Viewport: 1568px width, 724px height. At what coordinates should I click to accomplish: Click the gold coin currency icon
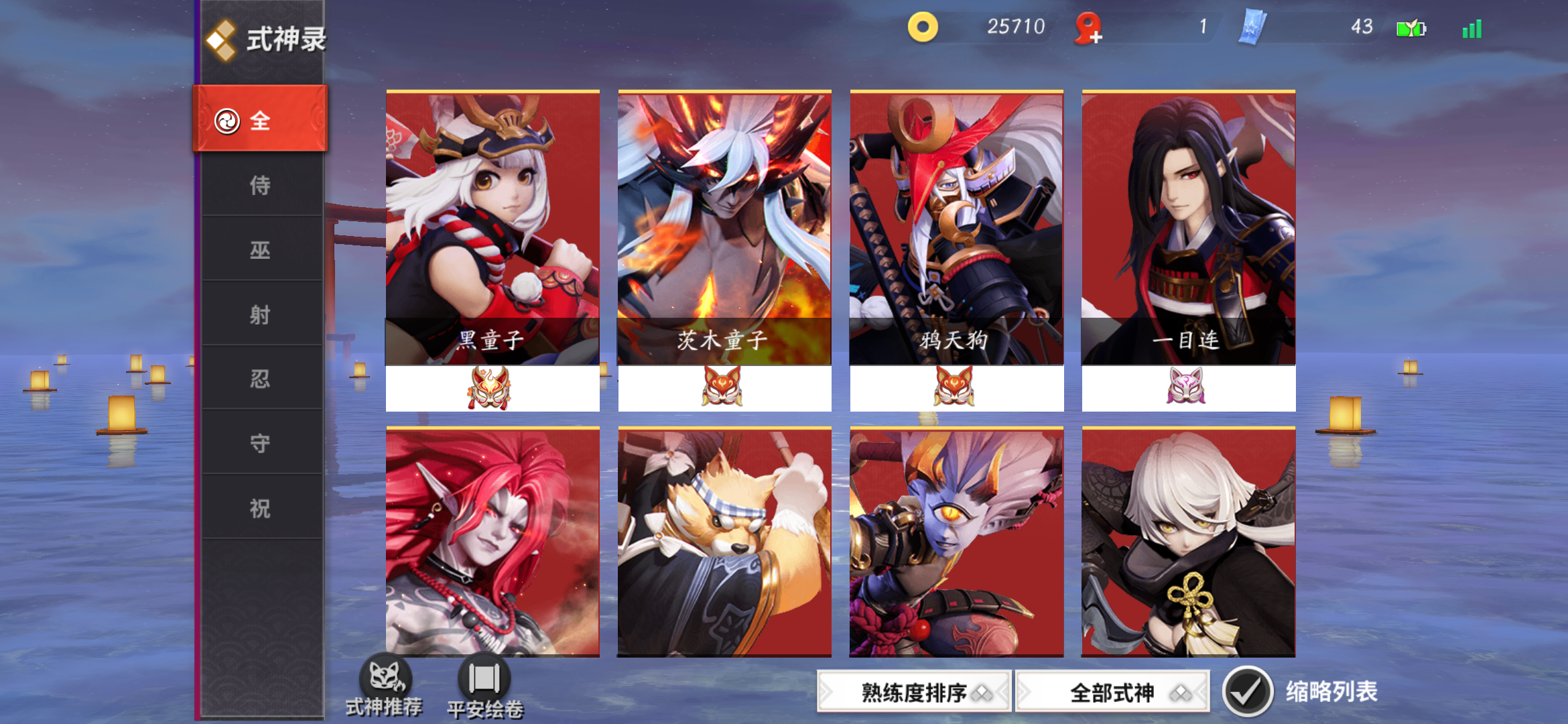(x=923, y=27)
